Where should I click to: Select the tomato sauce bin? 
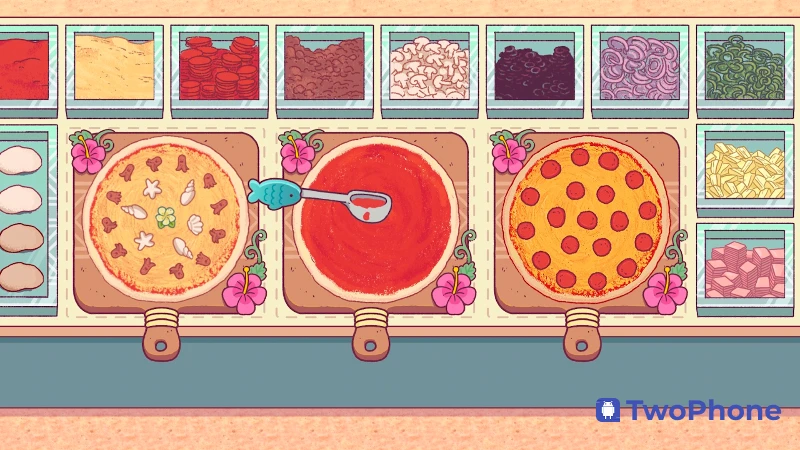(22, 68)
